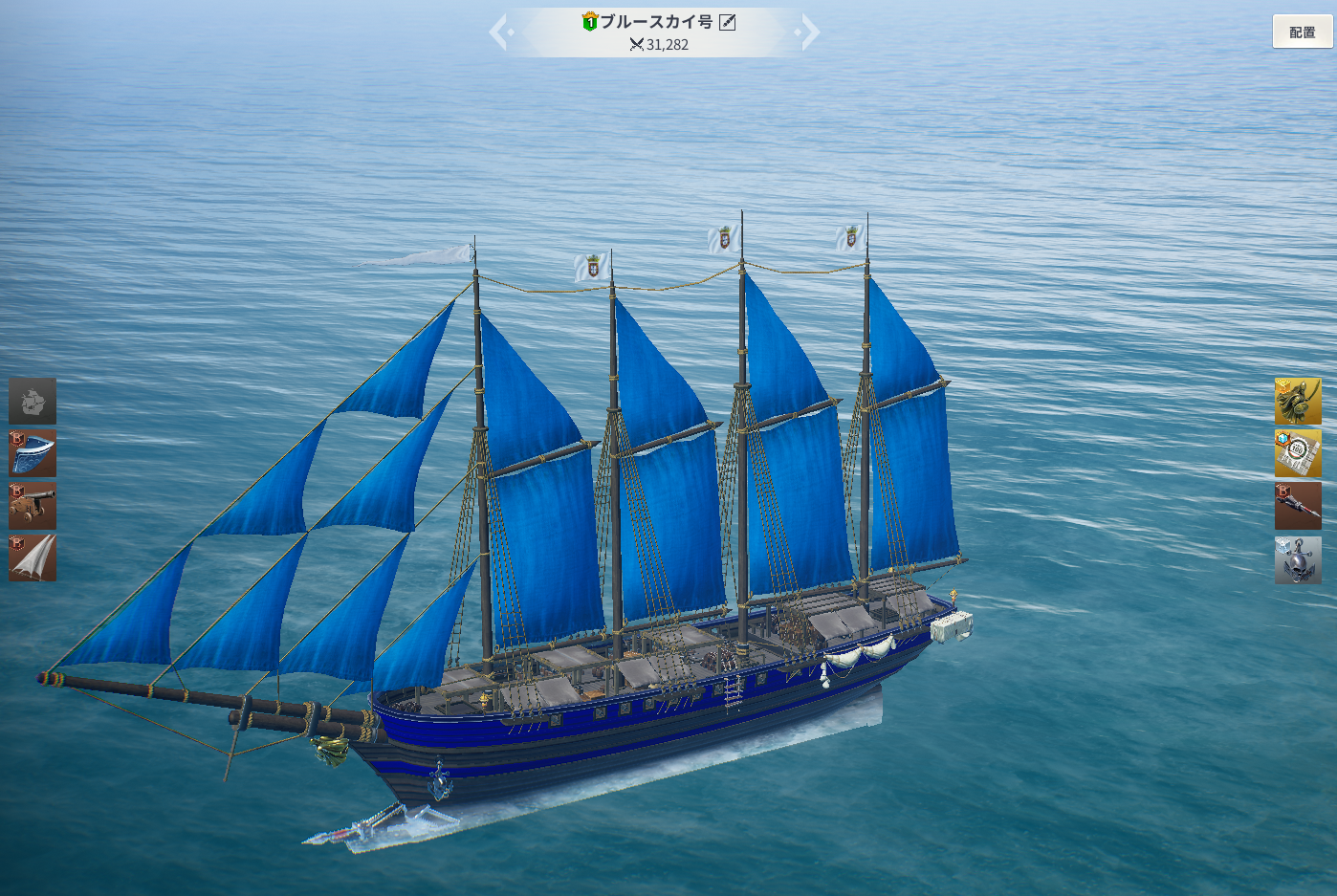Select the spear-tipped ram equipment slot
Image resolution: width=1337 pixels, height=896 pixels.
coord(1297,506)
